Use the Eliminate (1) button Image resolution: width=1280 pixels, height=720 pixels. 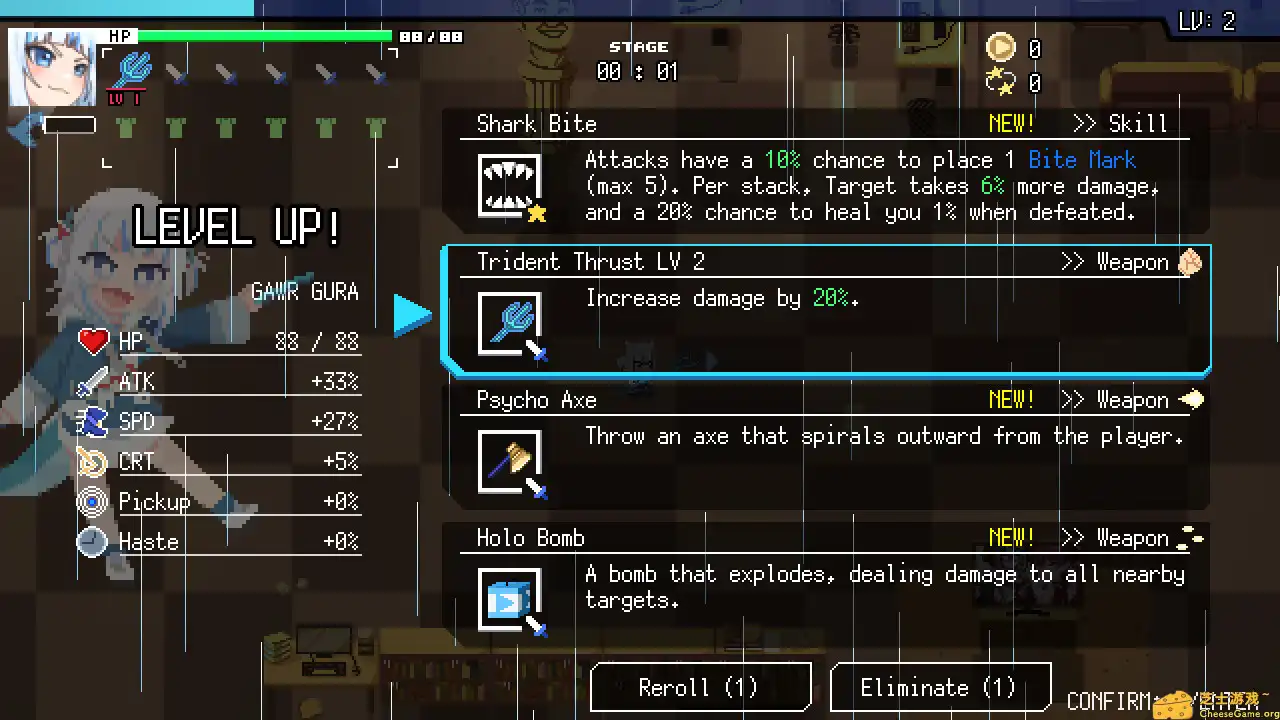[x=939, y=688]
